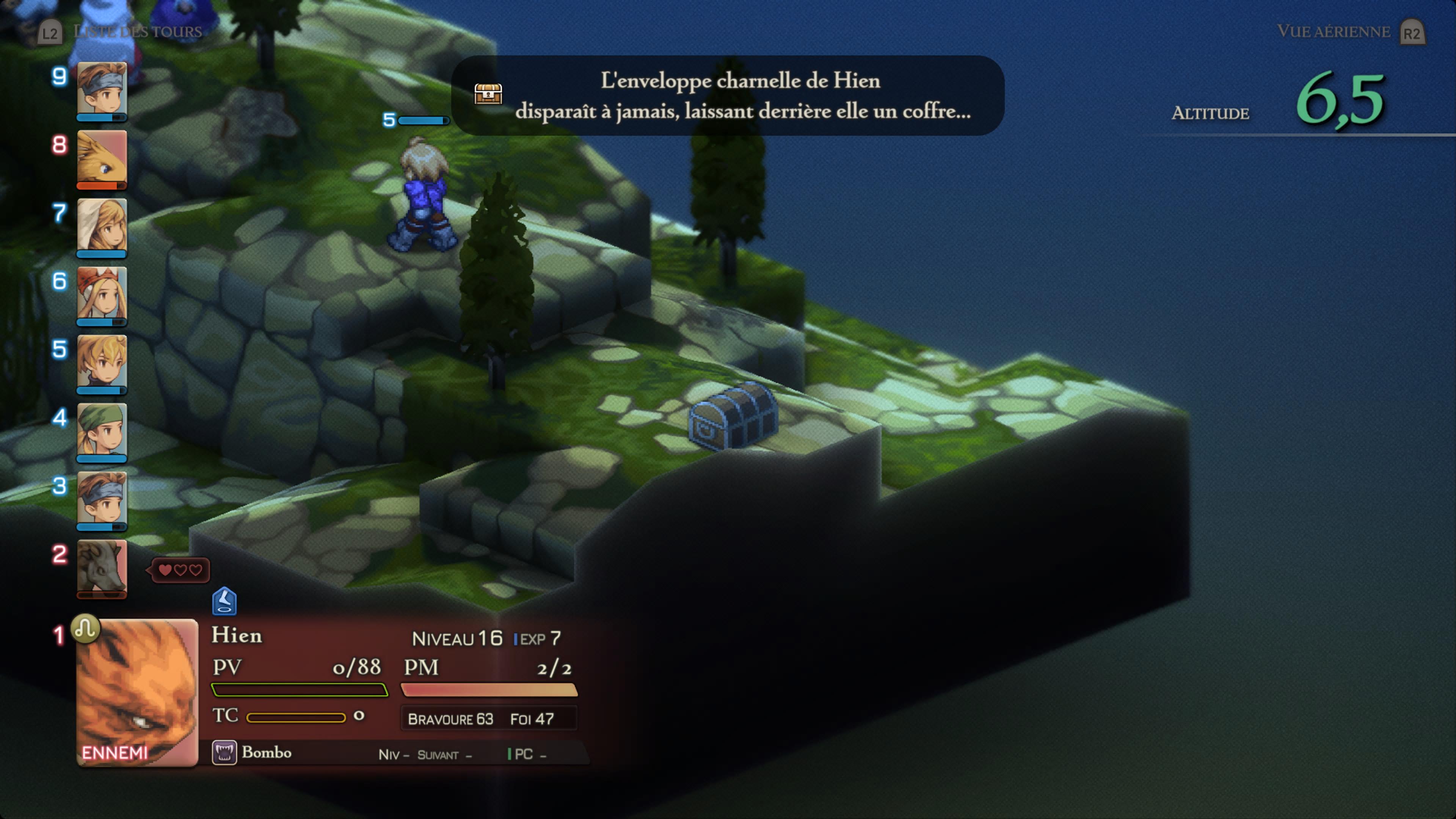1456x819 pixels.
Task: Select the gray beast portrait at turn 2
Action: 102,566
